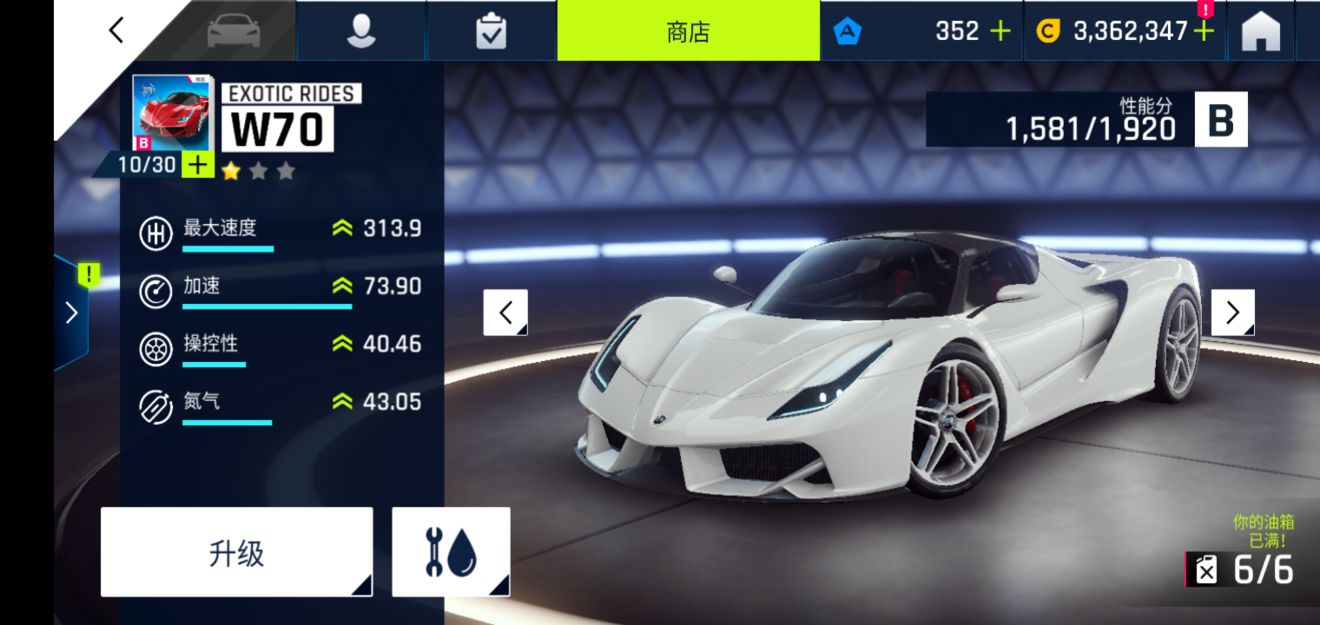Show the next car
This screenshot has height=625, width=1320.
click(x=1232, y=313)
